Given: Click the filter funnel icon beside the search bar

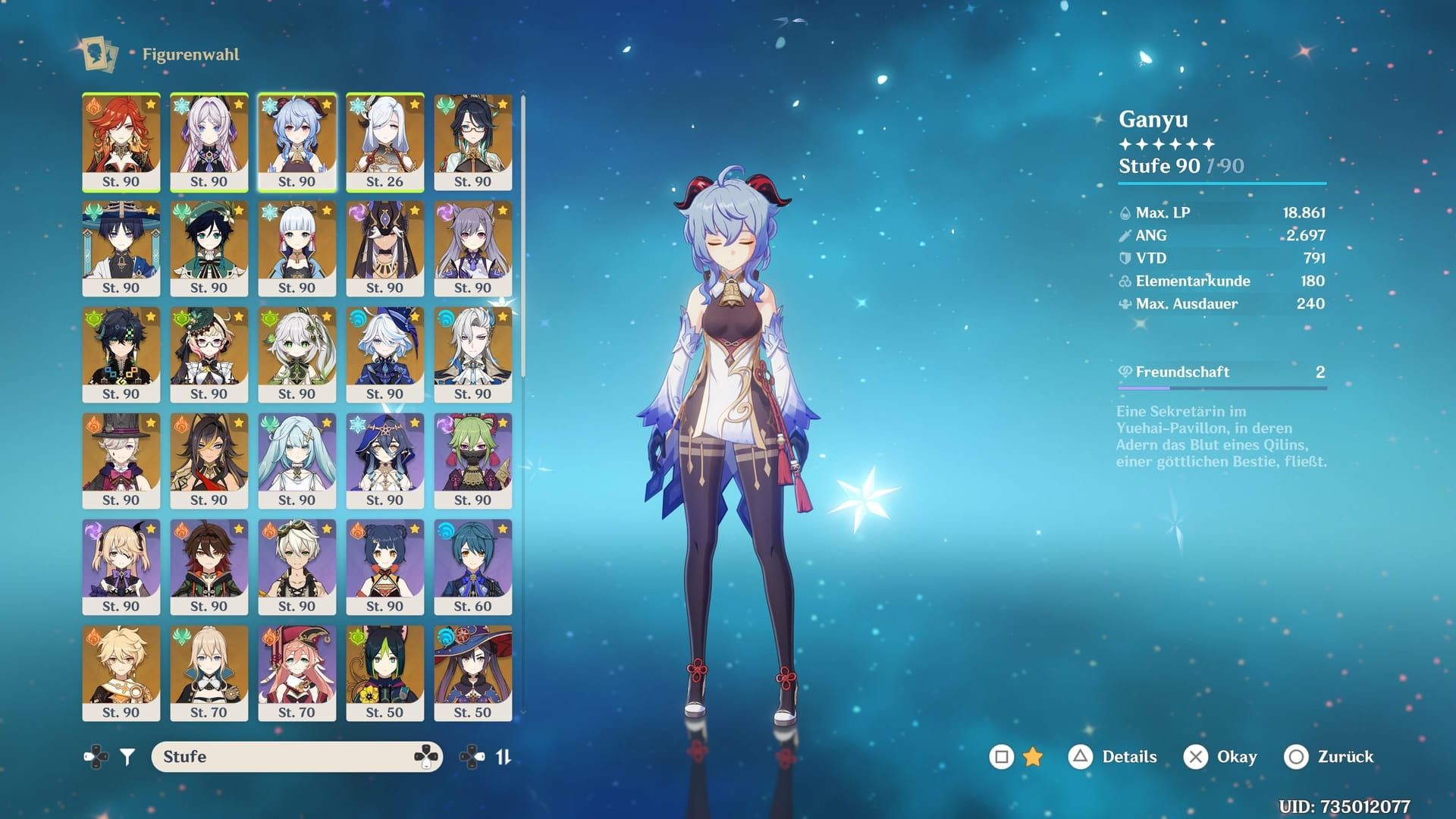Looking at the screenshot, I should pyautogui.click(x=127, y=756).
